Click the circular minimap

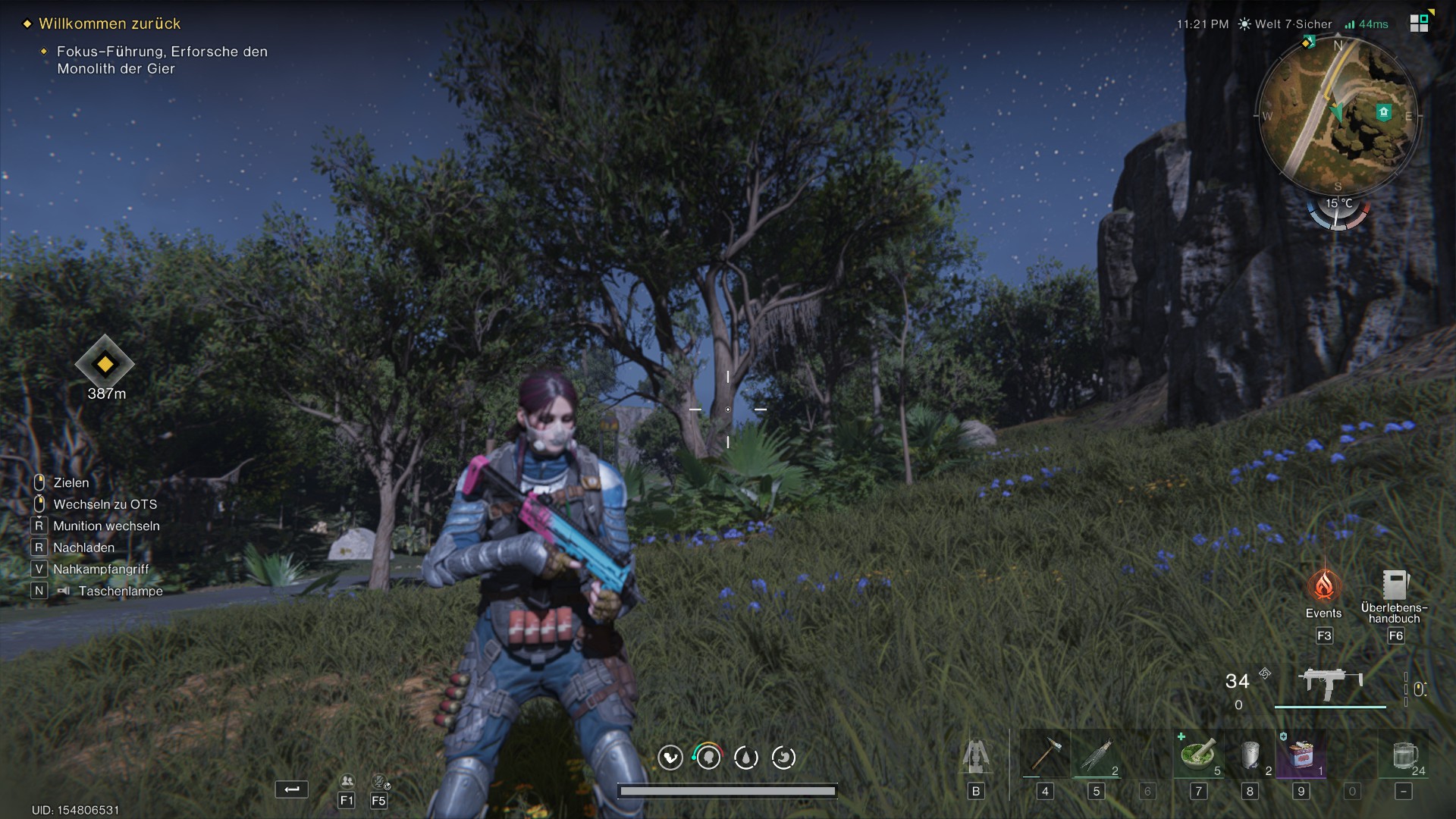pos(1338,115)
